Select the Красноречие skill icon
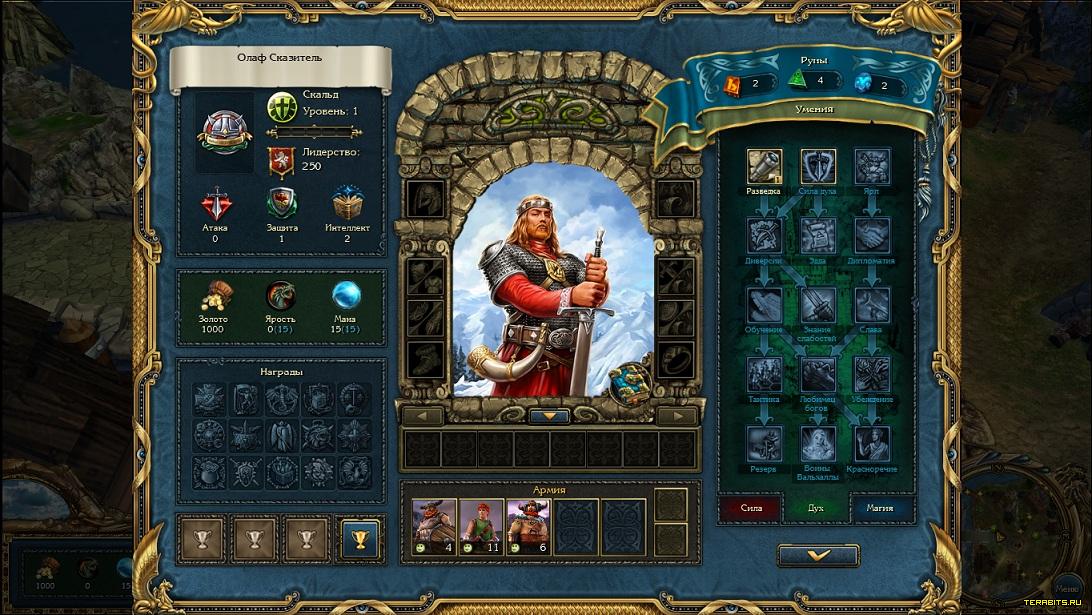 click(x=872, y=443)
